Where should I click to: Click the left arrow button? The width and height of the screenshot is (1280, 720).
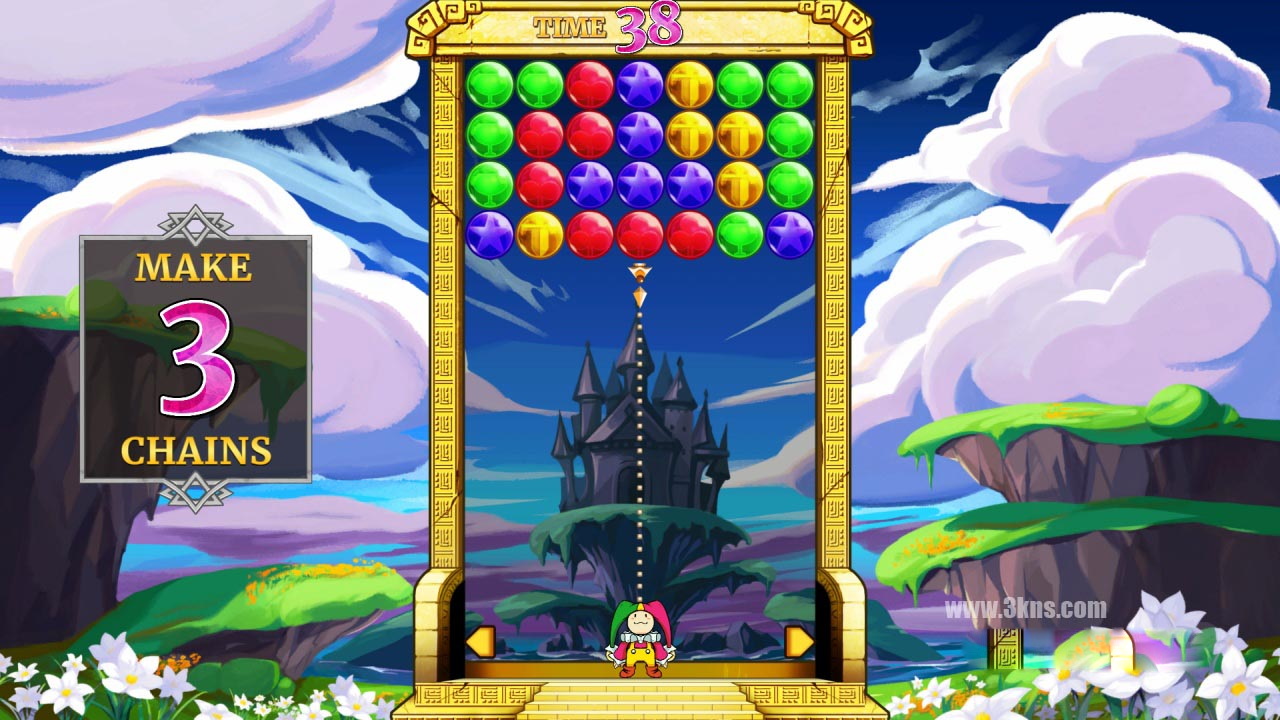point(481,642)
